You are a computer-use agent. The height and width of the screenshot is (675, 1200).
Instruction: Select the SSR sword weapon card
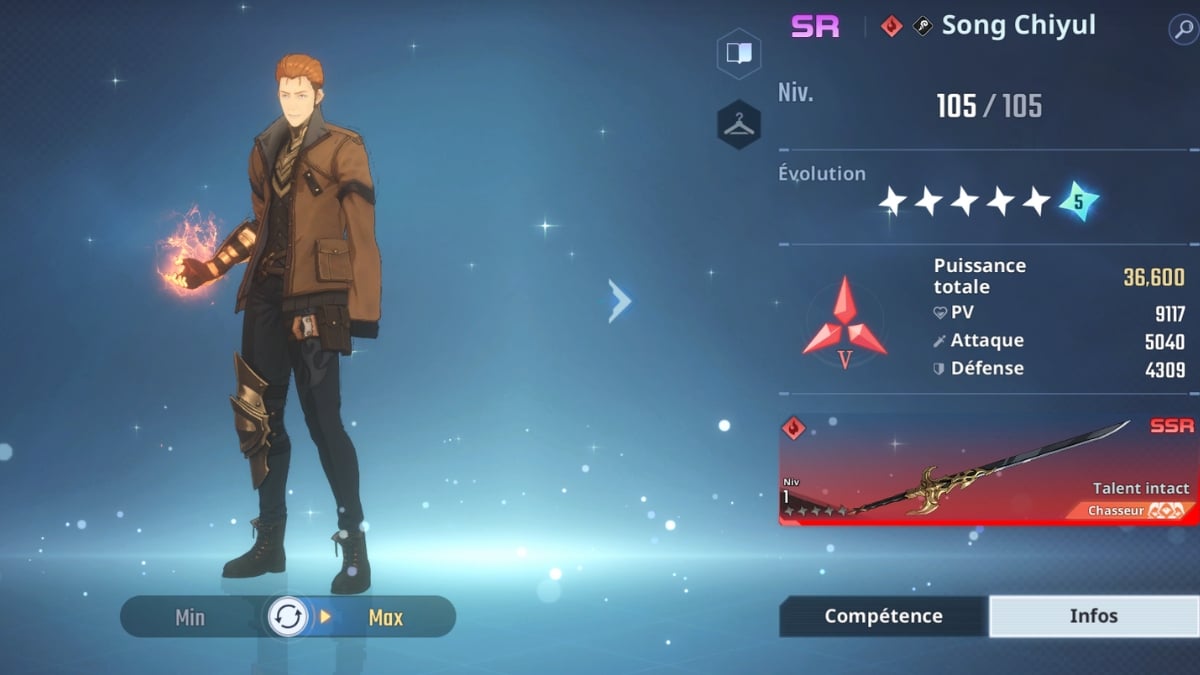pos(988,470)
